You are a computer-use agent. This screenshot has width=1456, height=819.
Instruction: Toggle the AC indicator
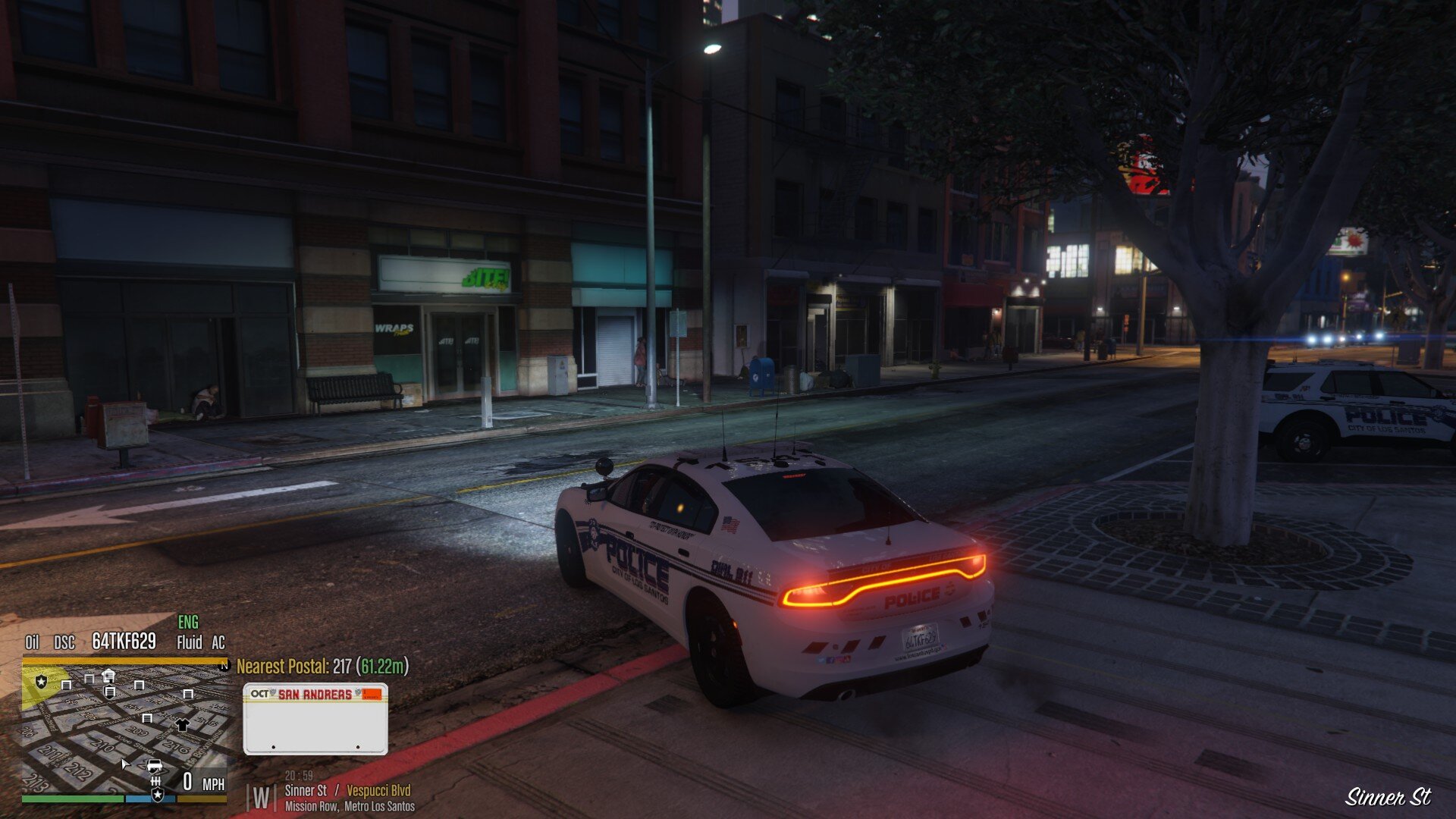tap(218, 643)
